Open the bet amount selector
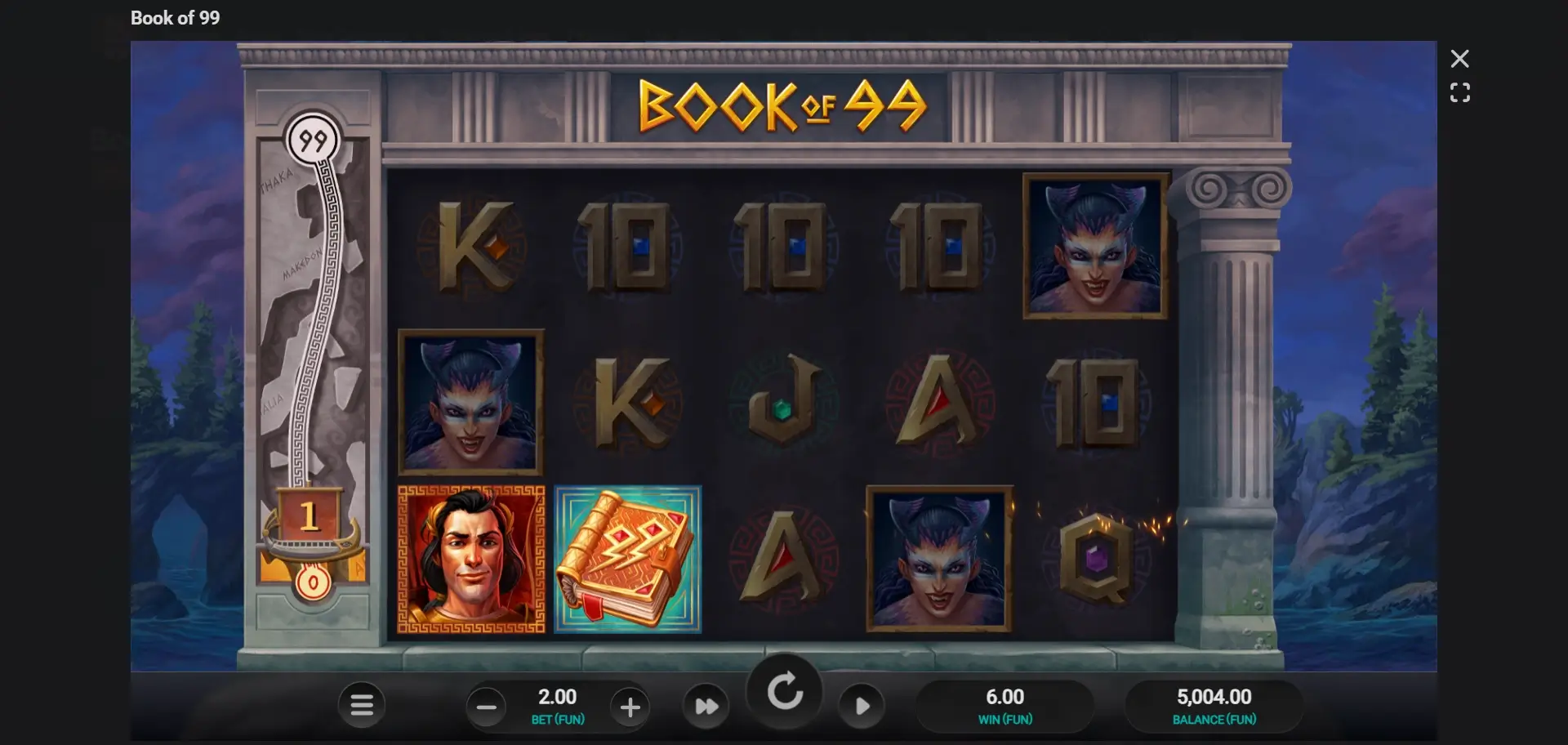This screenshot has height=745, width=1568. tap(559, 697)
